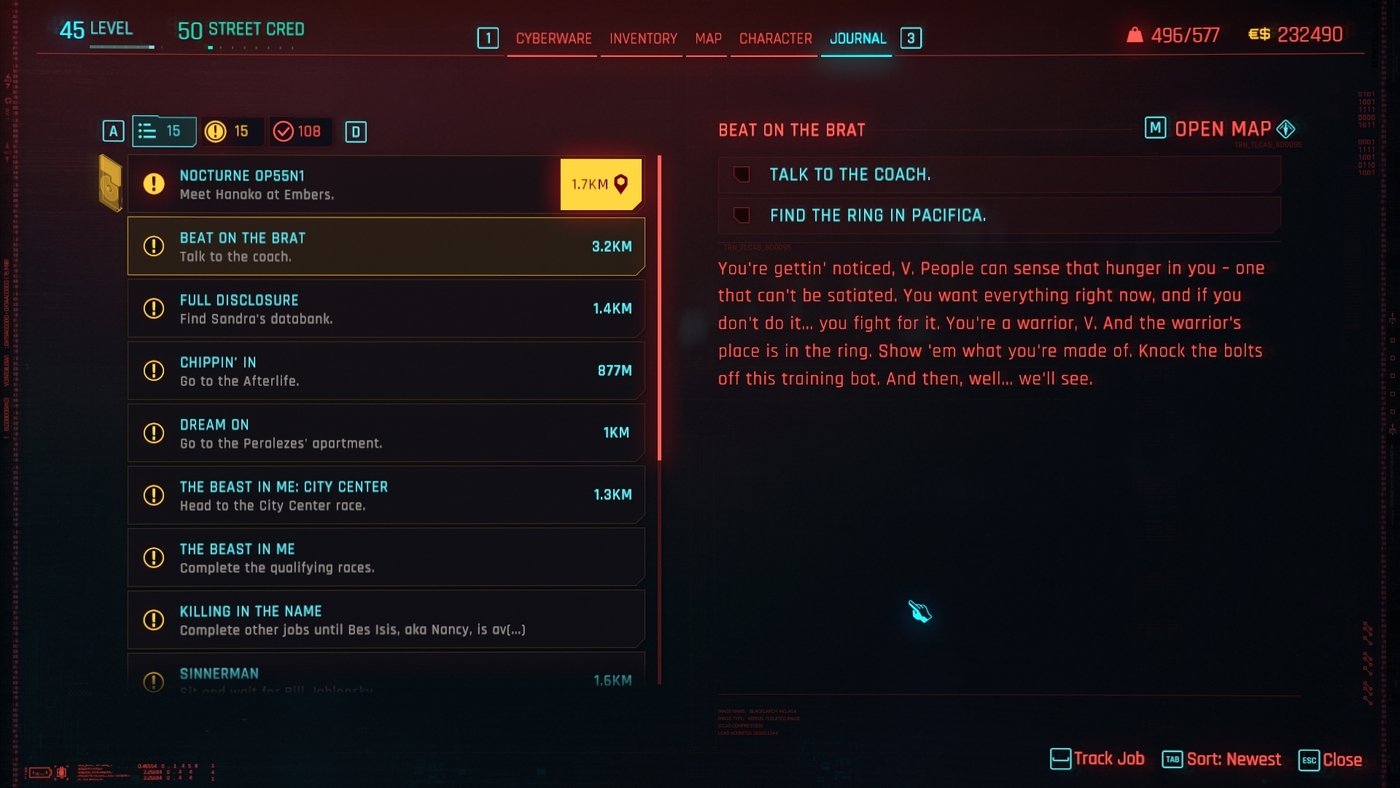Screen dimensions: 1400x788
Task: Click the yellow exclamation untracked quests filter
Action: pos(230,131)
